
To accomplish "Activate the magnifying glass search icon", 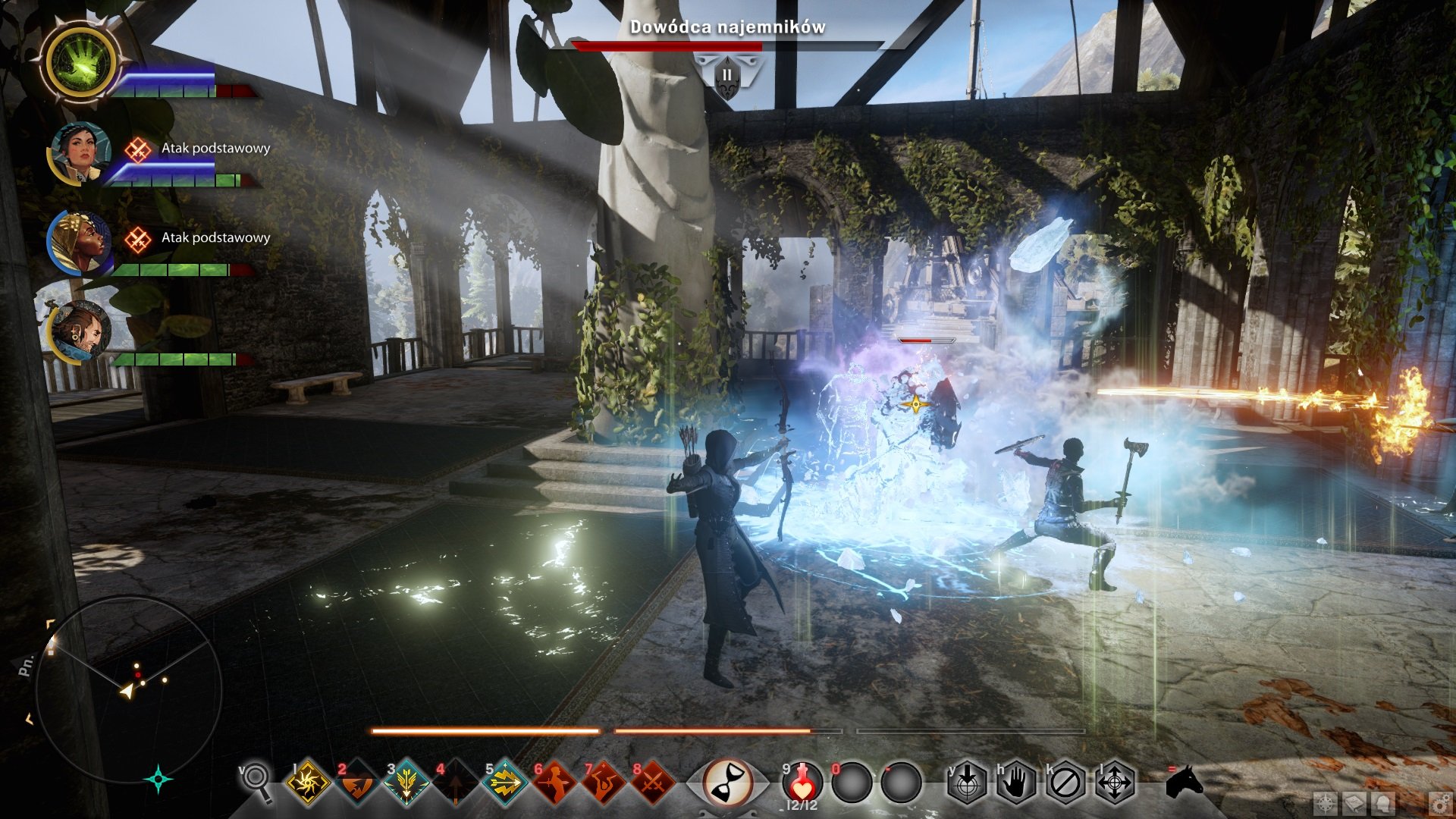I will point(256,781).
